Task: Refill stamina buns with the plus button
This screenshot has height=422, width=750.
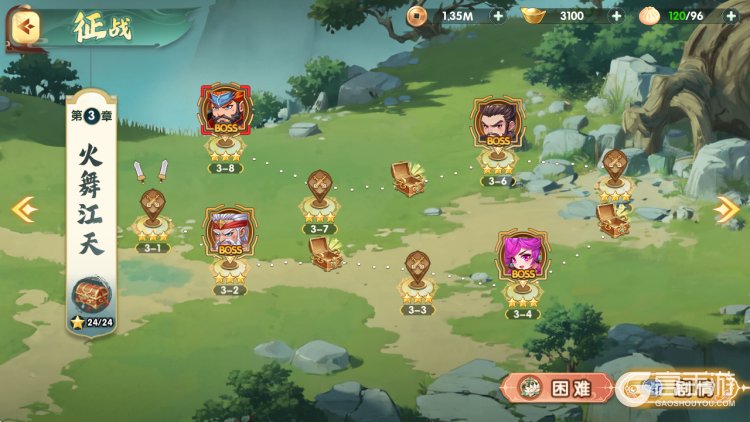Action: 731,16
